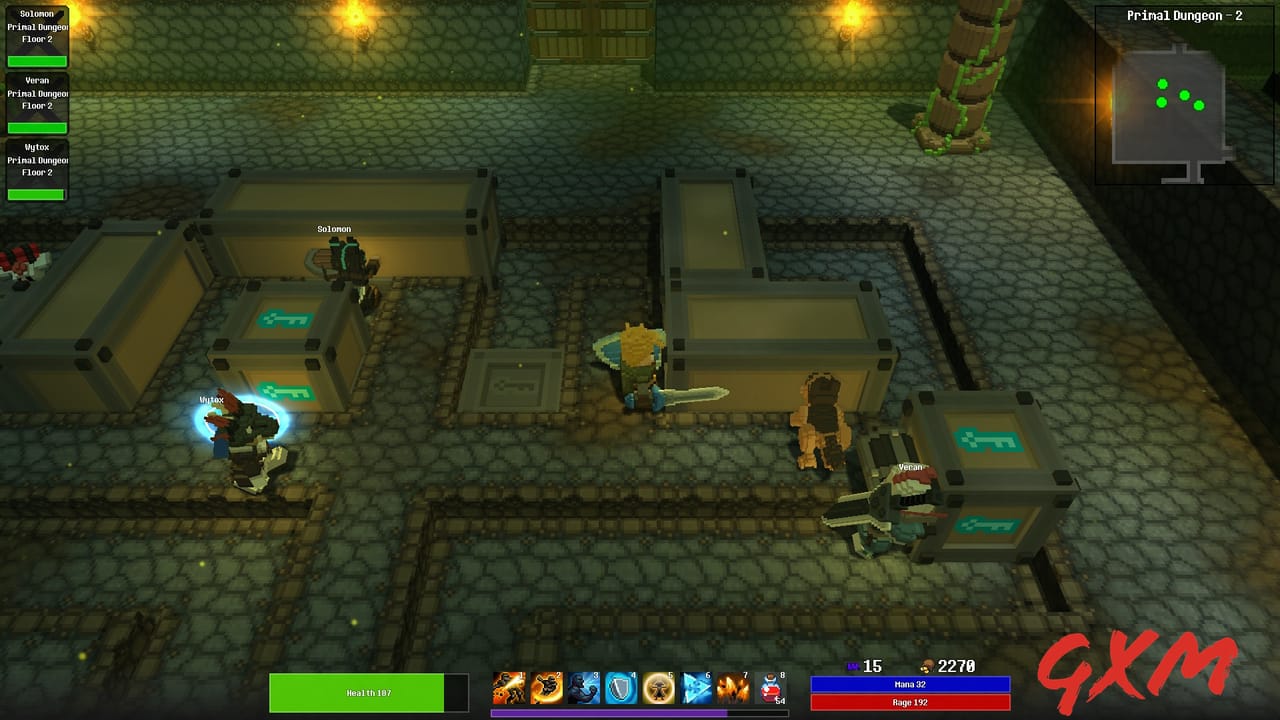The height and width of the screenshot is (720, 1280).
Task: Use the leaping strike ability in slot 2
Action: 546,688
